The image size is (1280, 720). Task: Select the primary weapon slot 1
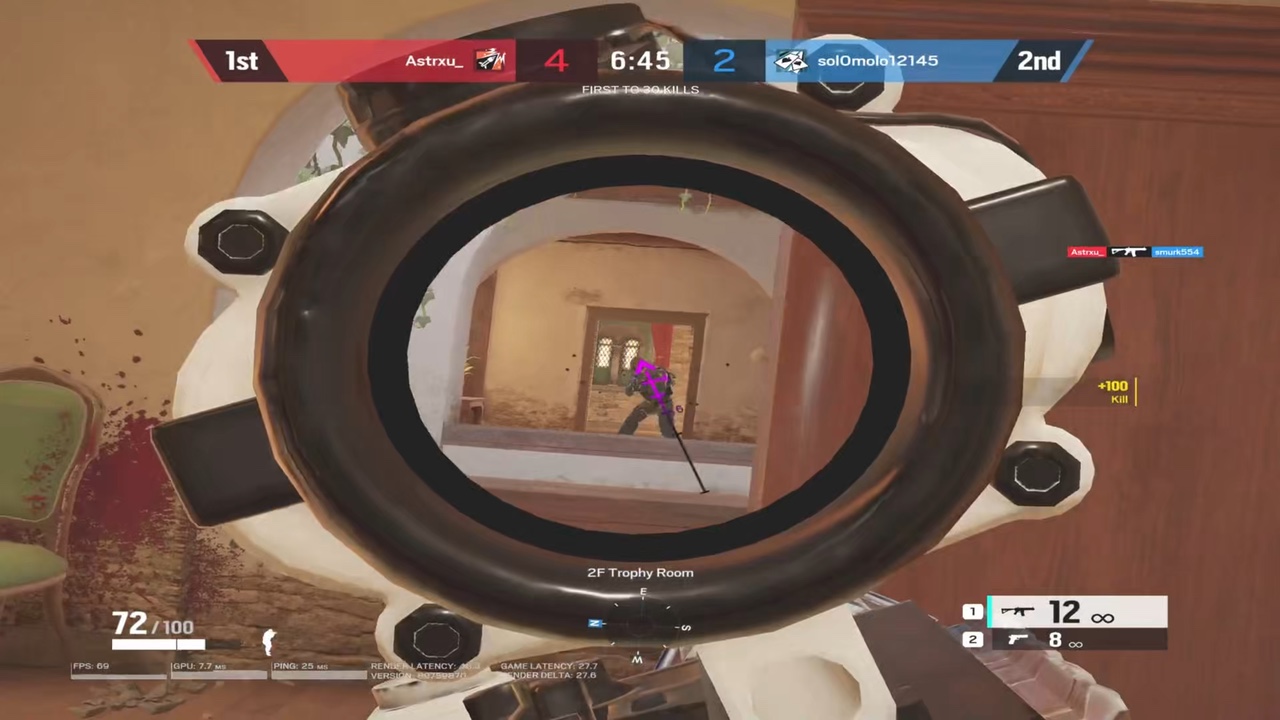1076,612
